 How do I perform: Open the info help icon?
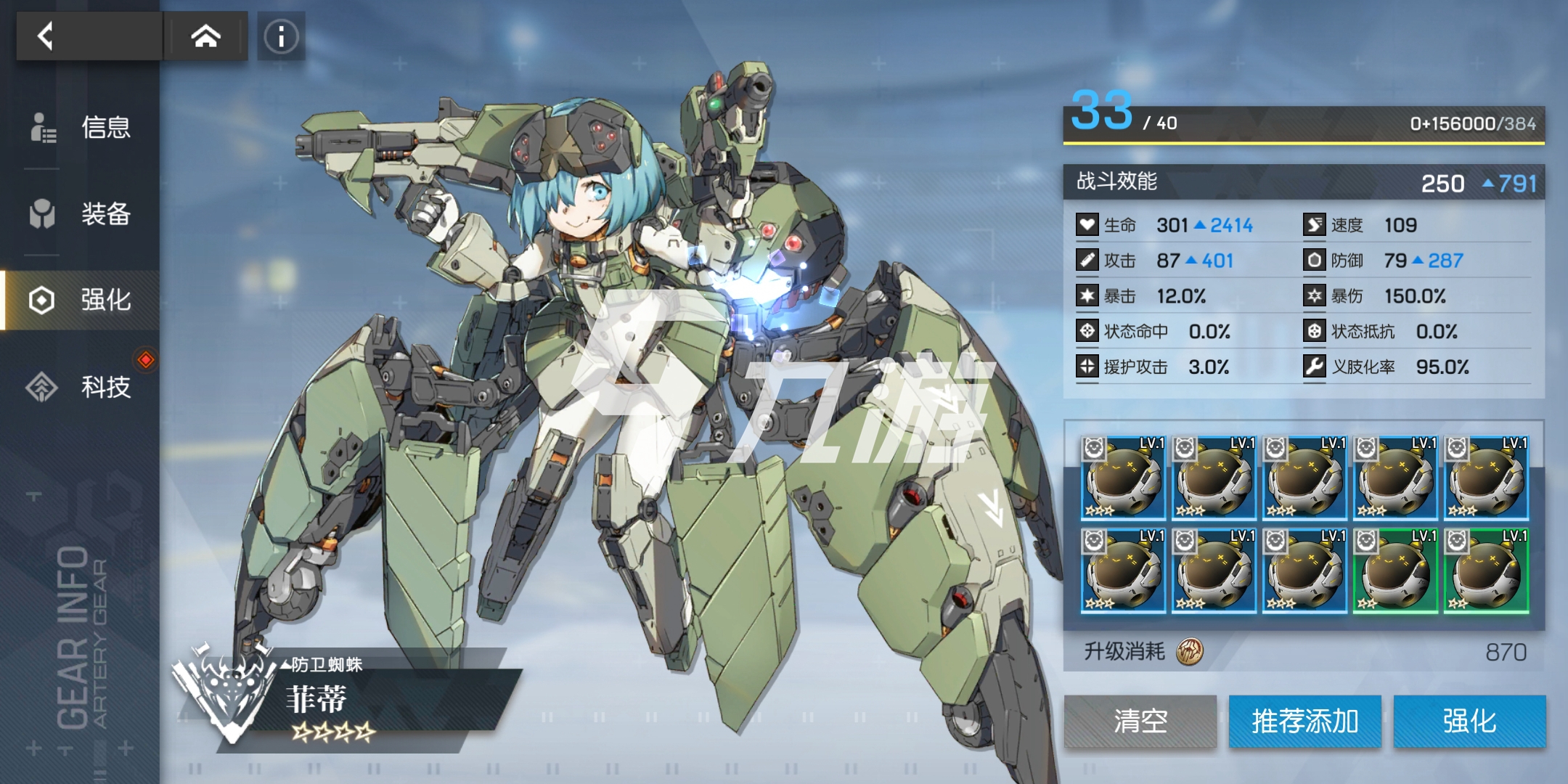(x=281, y=36)
